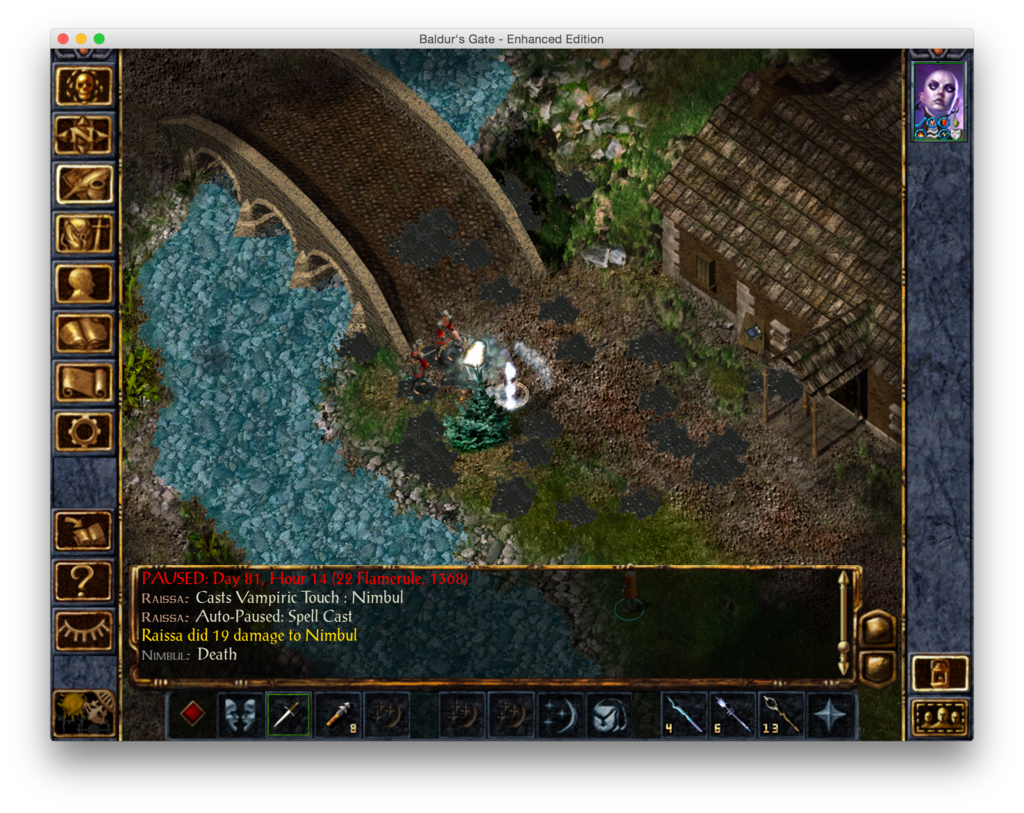Open the inventory screen with the armor icon
The height and width of the screenshot is (813, 1024).
[x=83, y=234]
